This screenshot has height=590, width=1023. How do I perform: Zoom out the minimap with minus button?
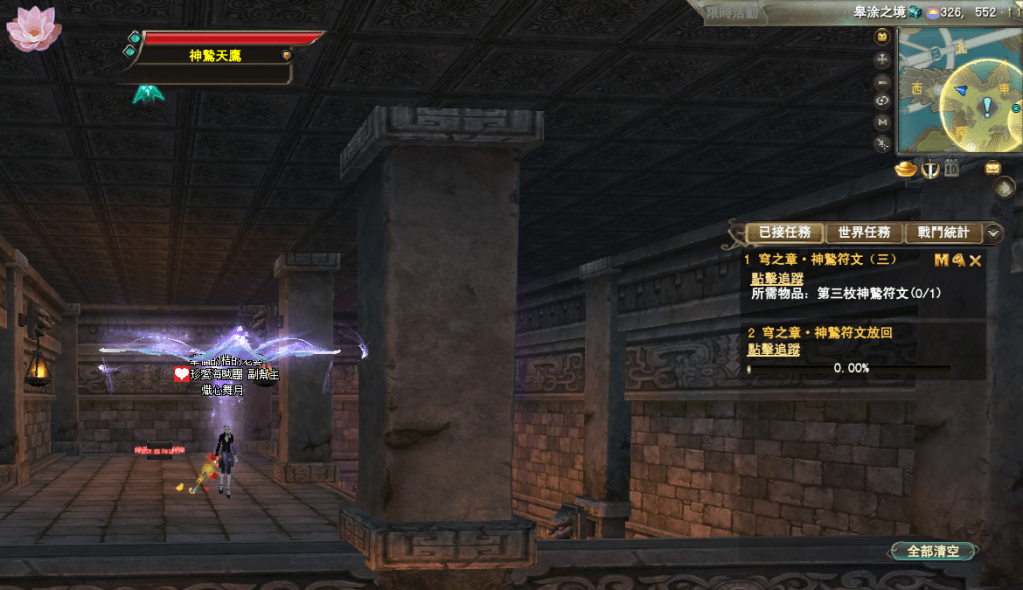click(882, 82)
